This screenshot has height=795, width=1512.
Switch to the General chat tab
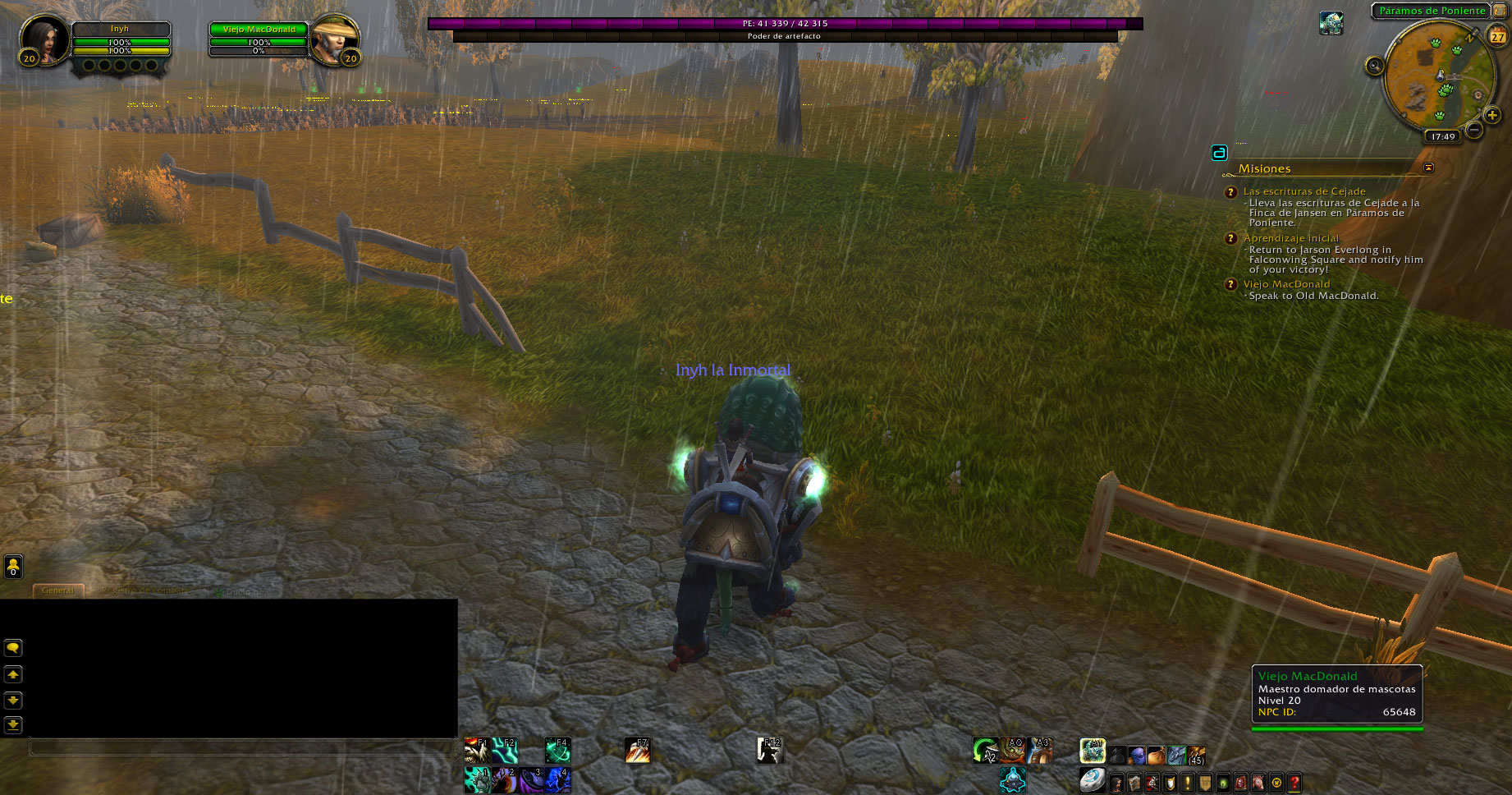[57, 591]
